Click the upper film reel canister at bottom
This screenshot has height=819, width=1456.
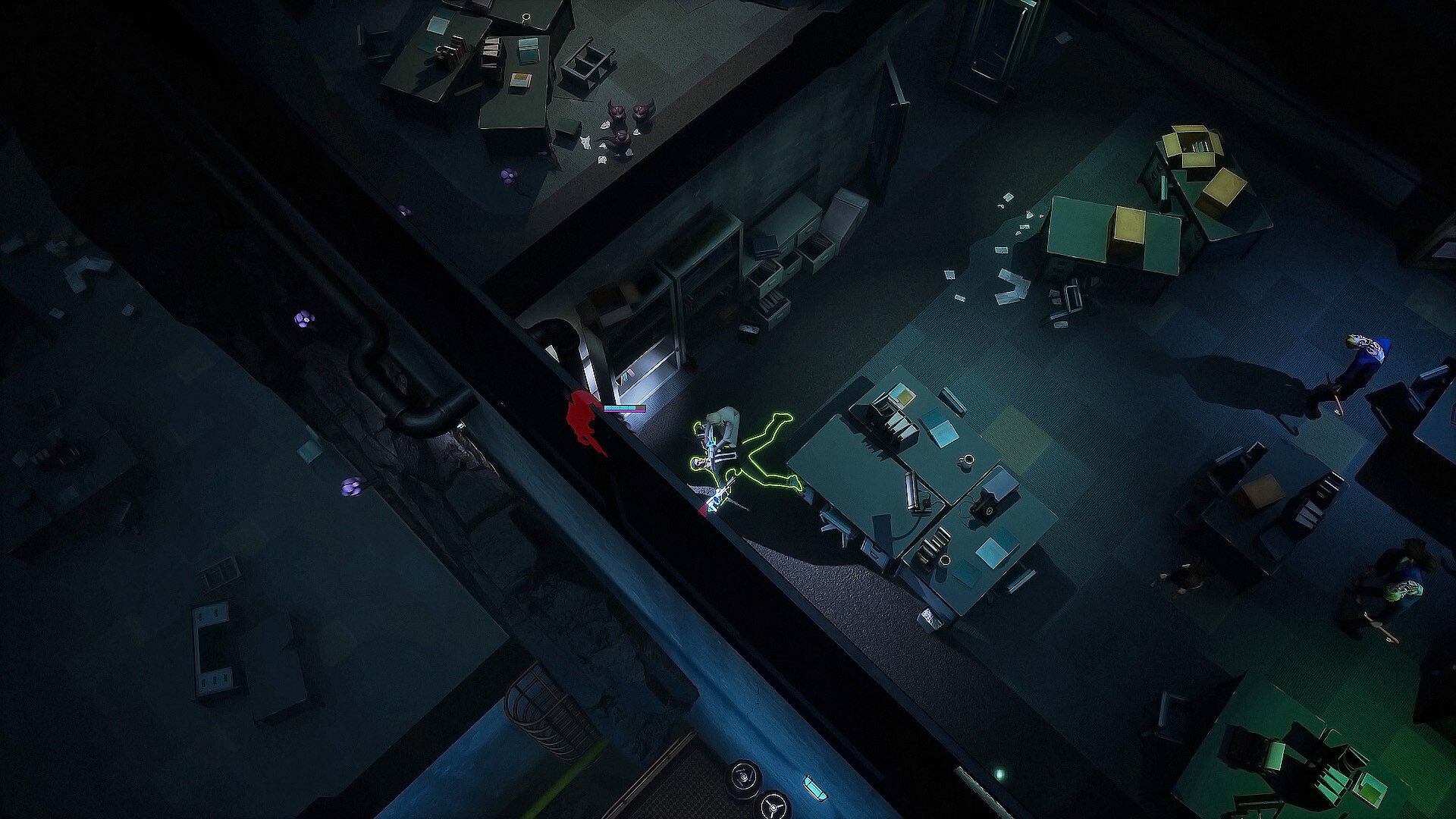[744, 776]
